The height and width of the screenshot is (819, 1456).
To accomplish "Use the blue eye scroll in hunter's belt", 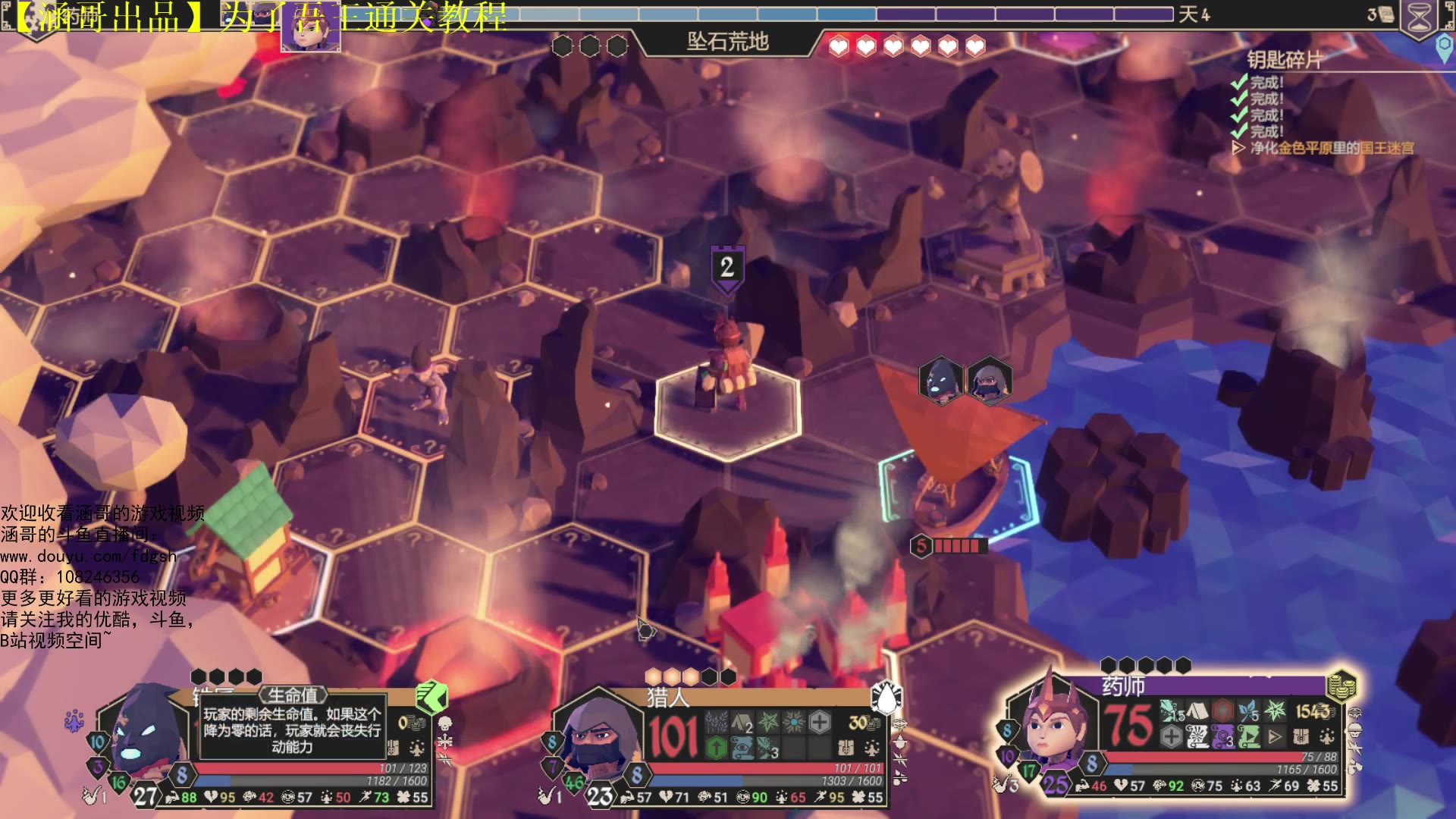I will pyautogui.click(x=742, y=749).
